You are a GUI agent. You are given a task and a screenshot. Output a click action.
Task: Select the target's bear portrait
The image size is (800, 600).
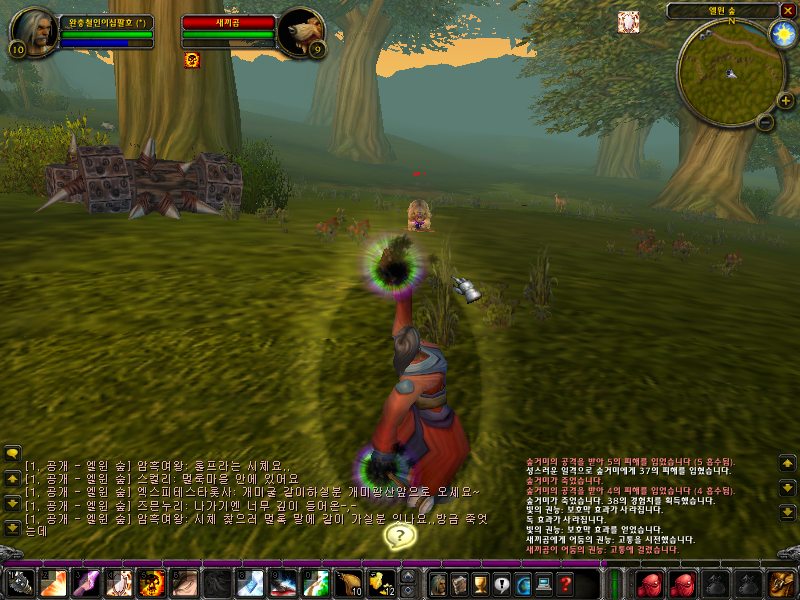coord(298,32)
